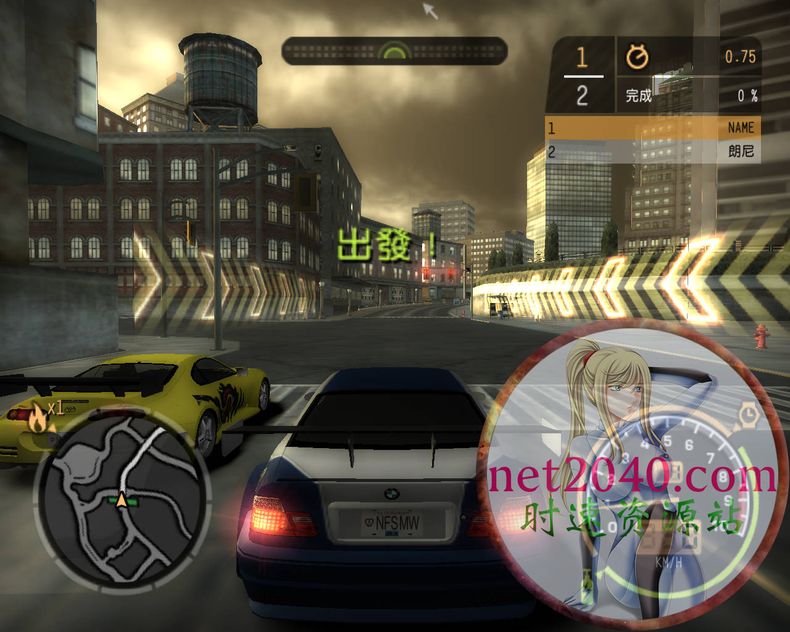The height and width of the screenshot is (632, 790).
Task: Select the 朗尼 racer row
Action: 652,152
